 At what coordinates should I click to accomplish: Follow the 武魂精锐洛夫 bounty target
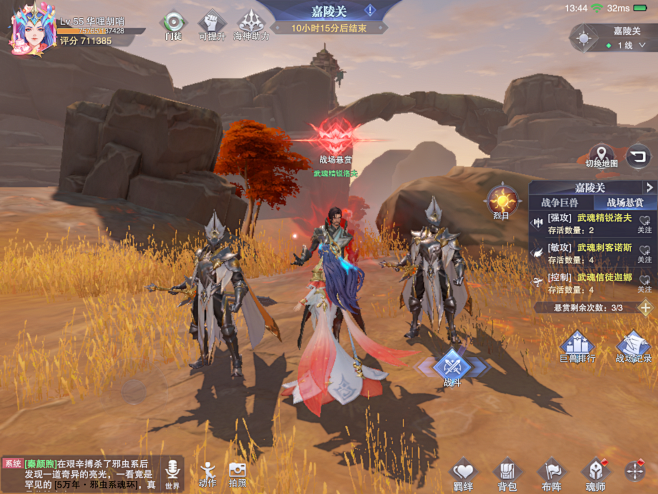(644, 223)
